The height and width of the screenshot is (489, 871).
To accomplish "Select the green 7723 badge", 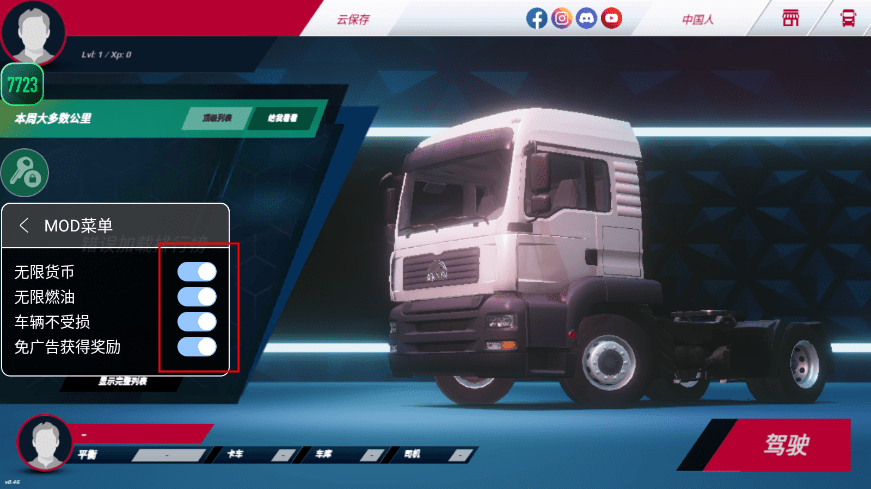I will point(22,85).
